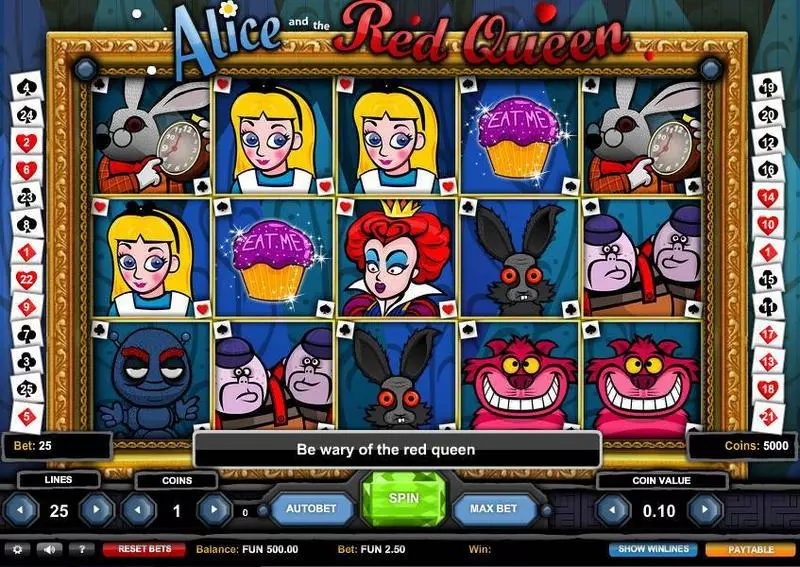Place the Max Bet
The width and height of the screenshot is (800, 567).
coord(494,509)
